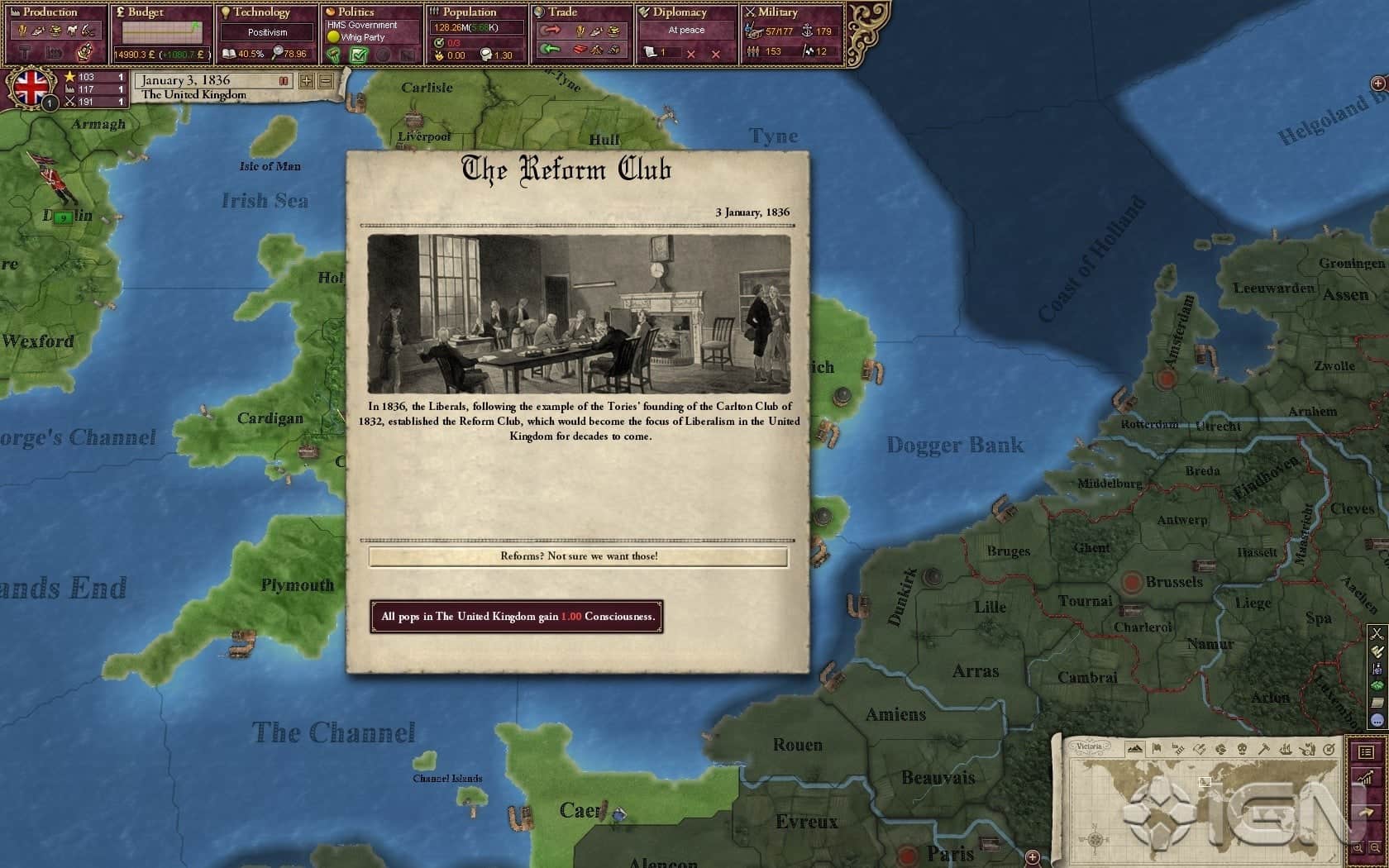Decrease game speed with the minus button
The width and height of the screenshot is (1389, 868).
point(326,81)
